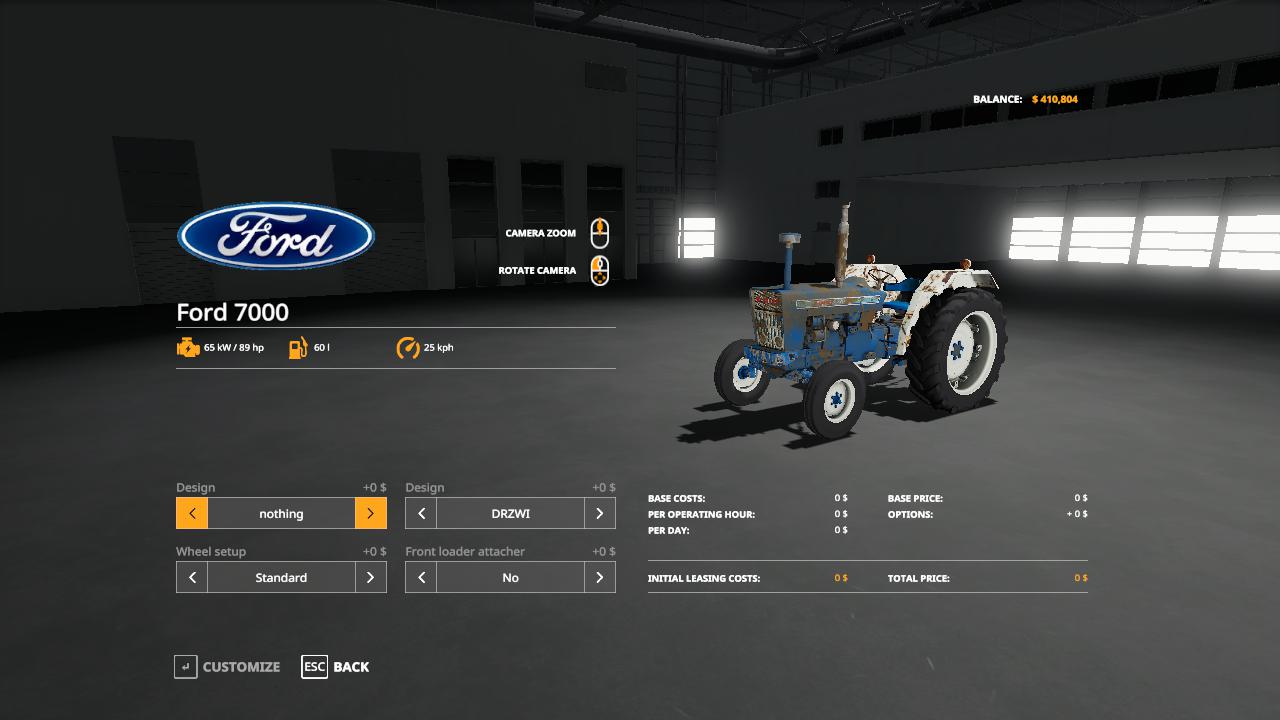The width and height of the screenshot is (1280, 720).
Task: Change Wheel setup to the next option
Action: [370, 578]
